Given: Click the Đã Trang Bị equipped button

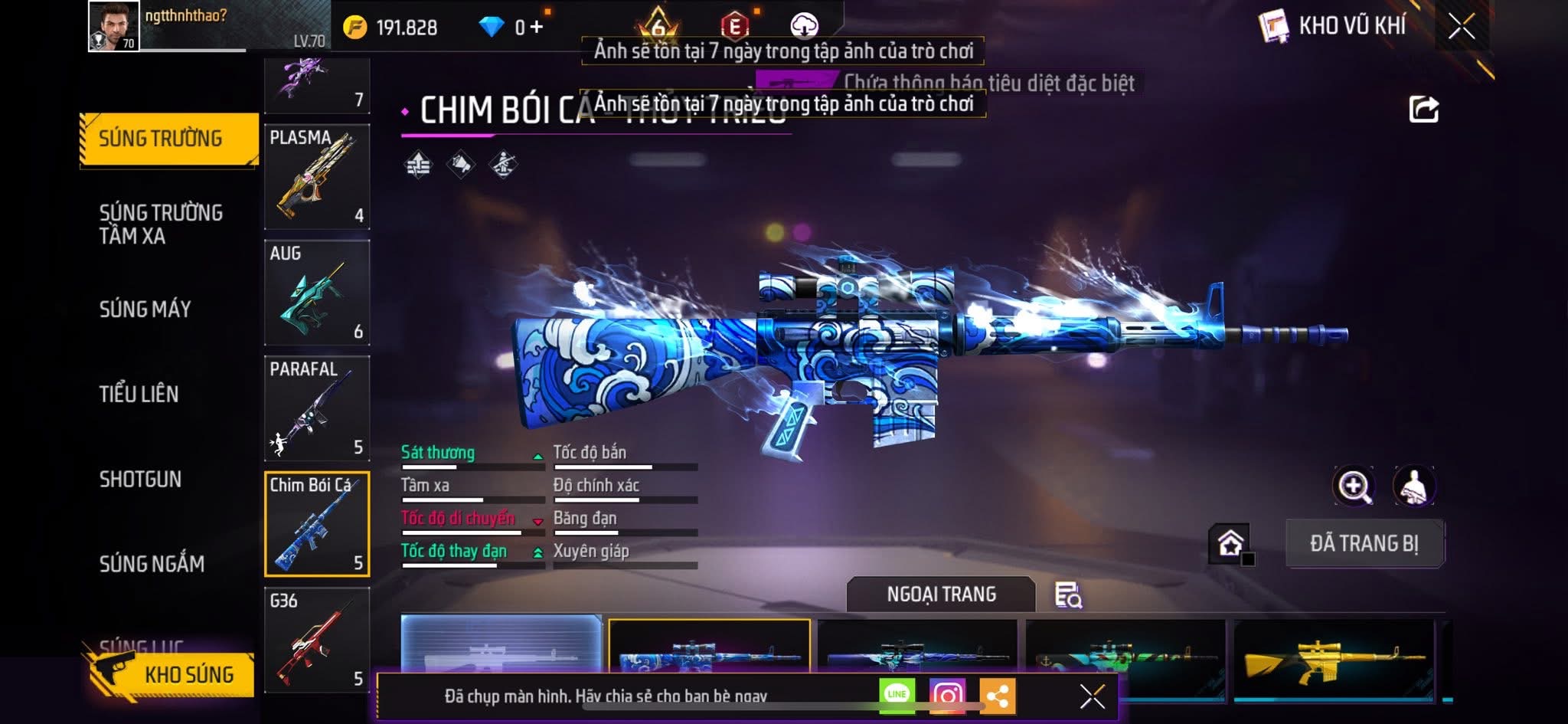Looking at the screenshot, I should (x=1364, y=543).
